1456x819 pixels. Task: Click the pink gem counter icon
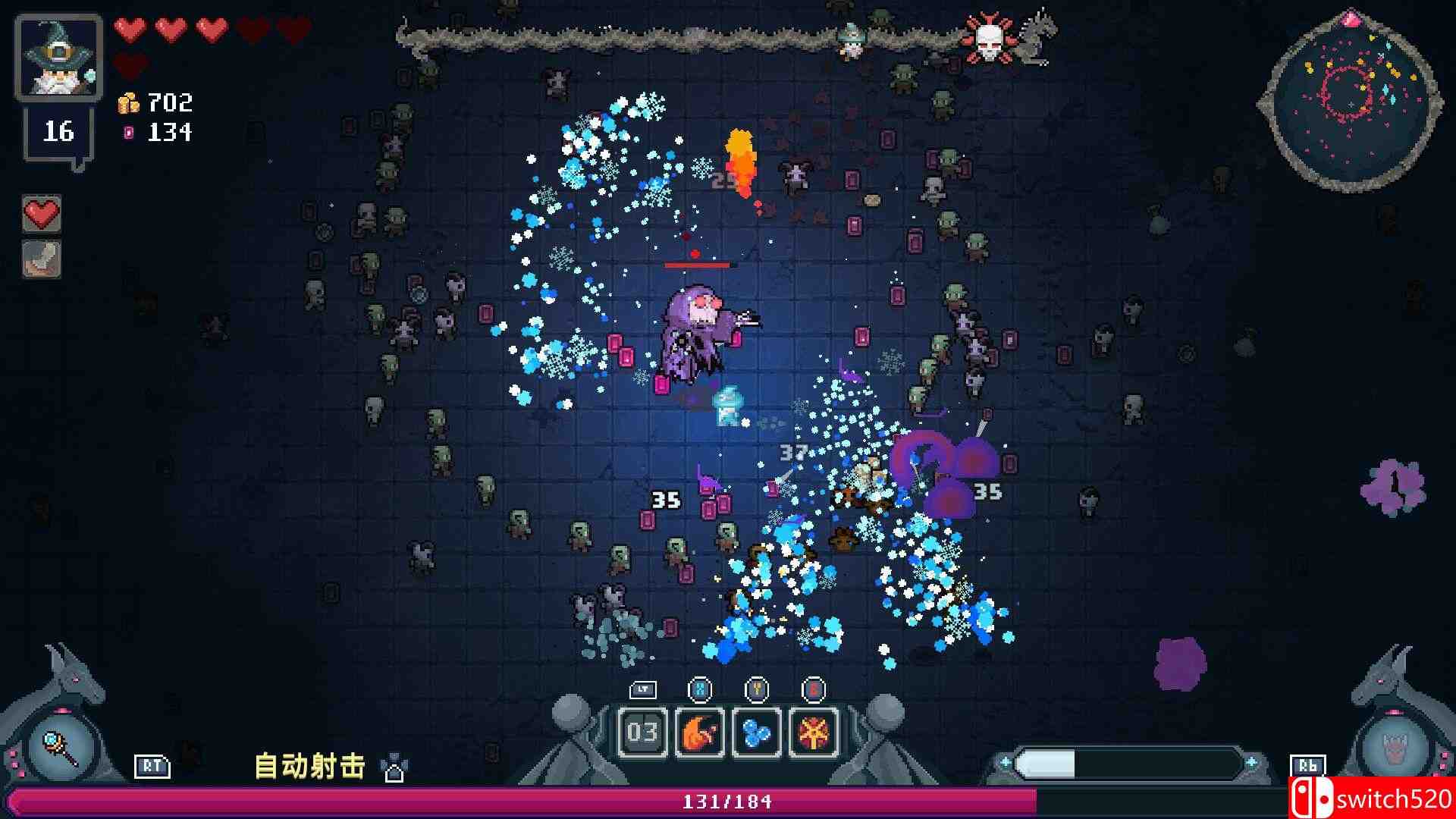pyautogui.click(x=130, y=133)
